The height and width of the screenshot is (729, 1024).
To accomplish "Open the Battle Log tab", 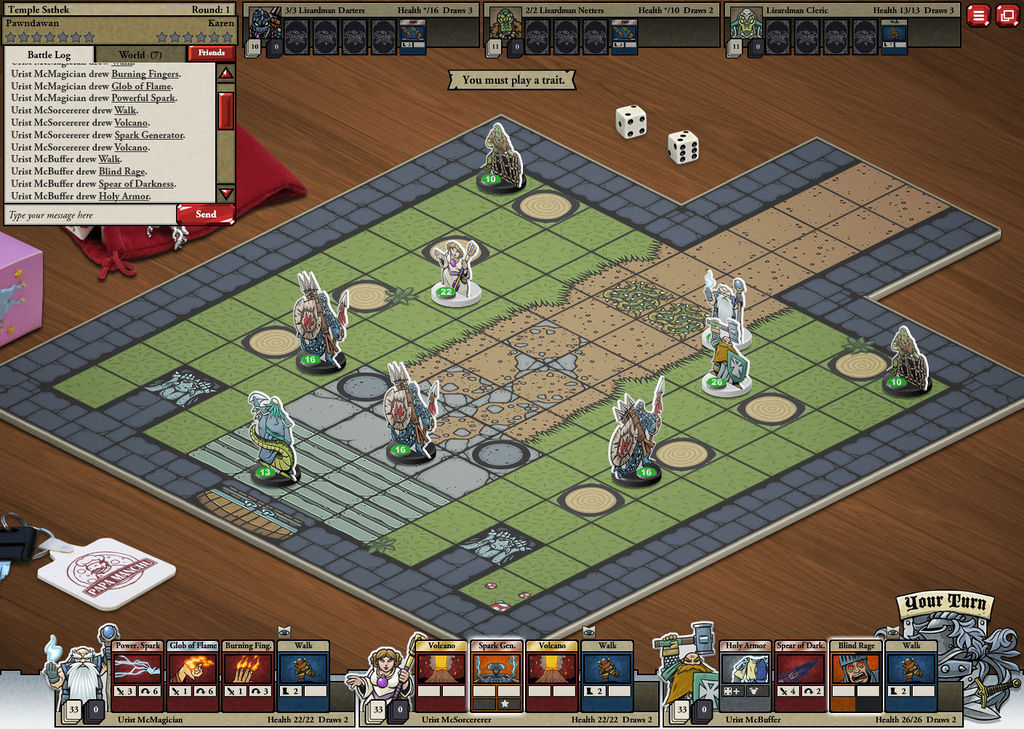I will [x=49, y=54].
